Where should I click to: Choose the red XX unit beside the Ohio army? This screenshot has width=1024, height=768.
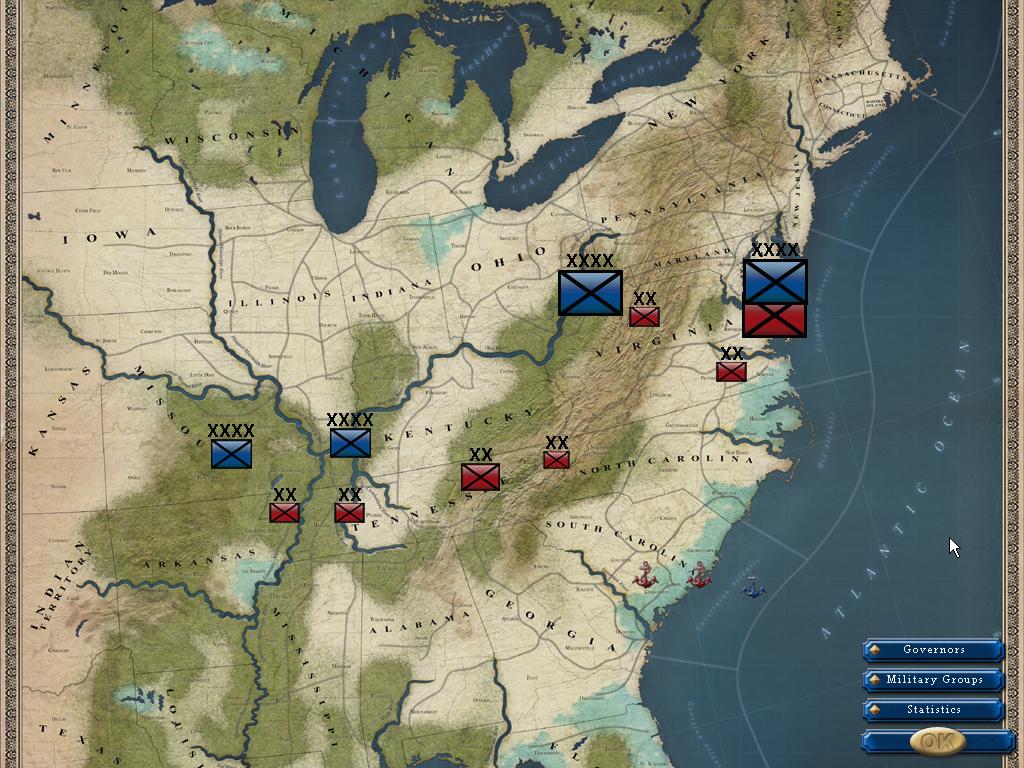pos(644,317)
